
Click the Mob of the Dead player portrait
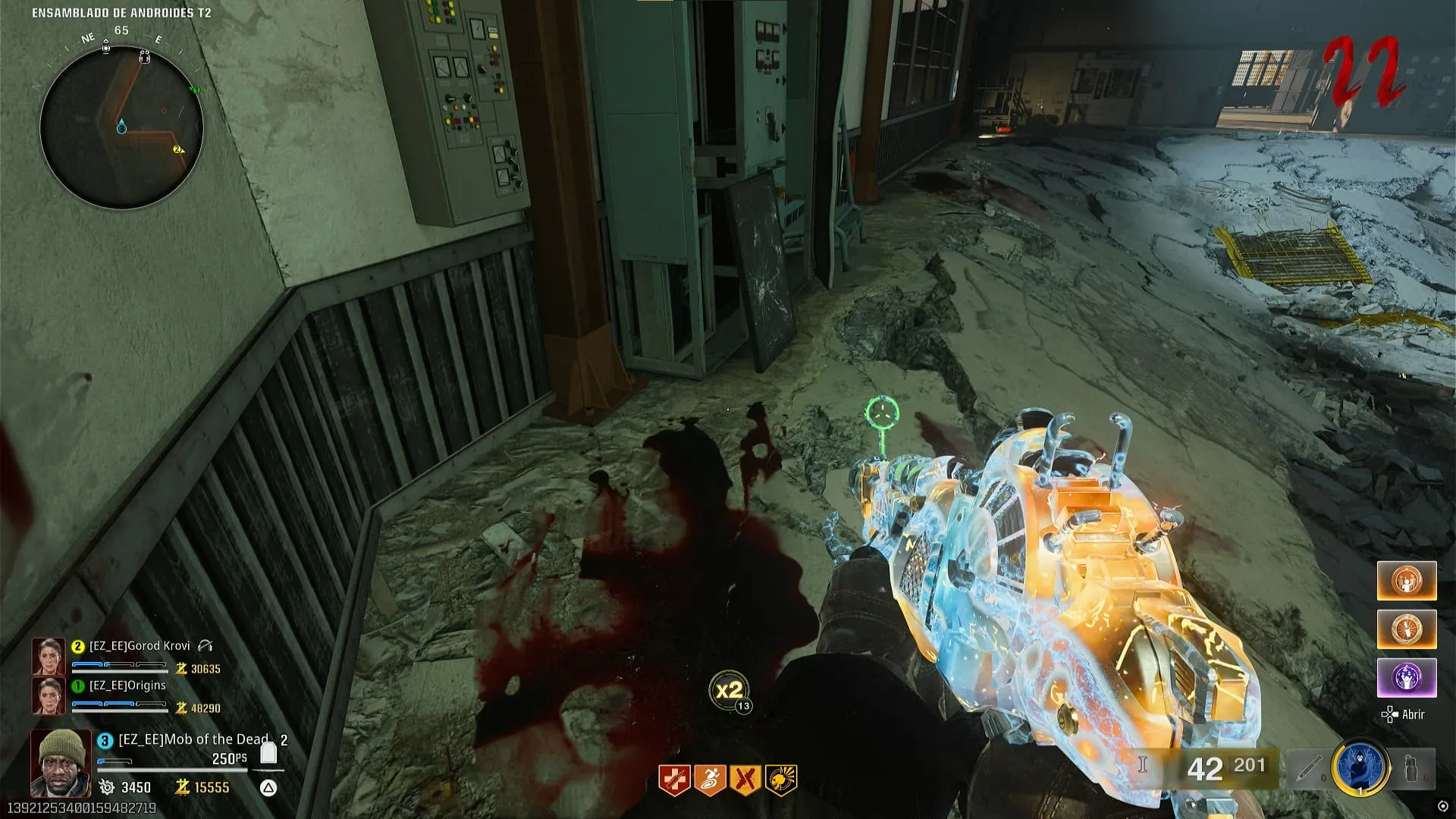[61, 763]
